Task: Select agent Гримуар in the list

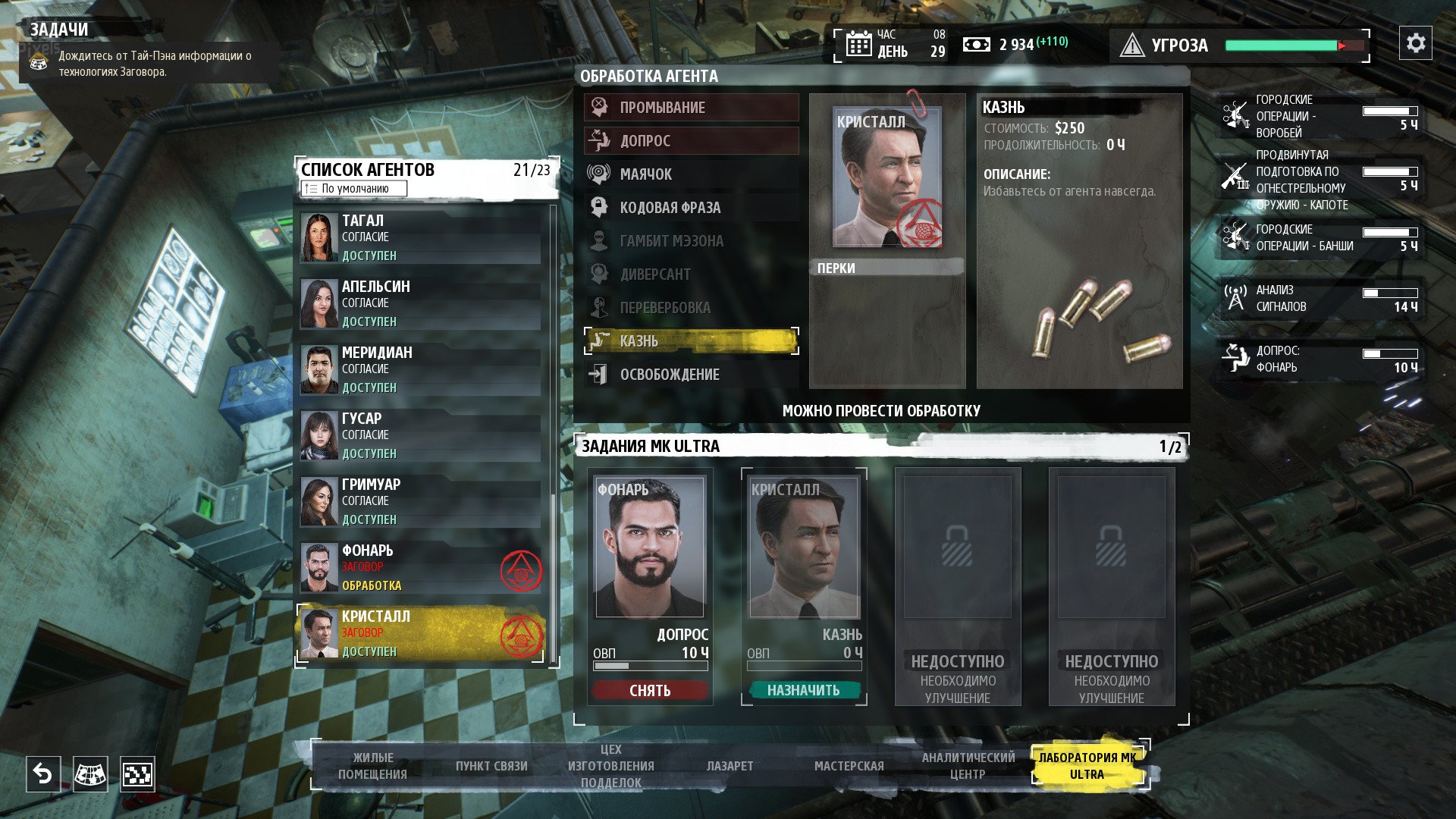Action: pos(421,502)
